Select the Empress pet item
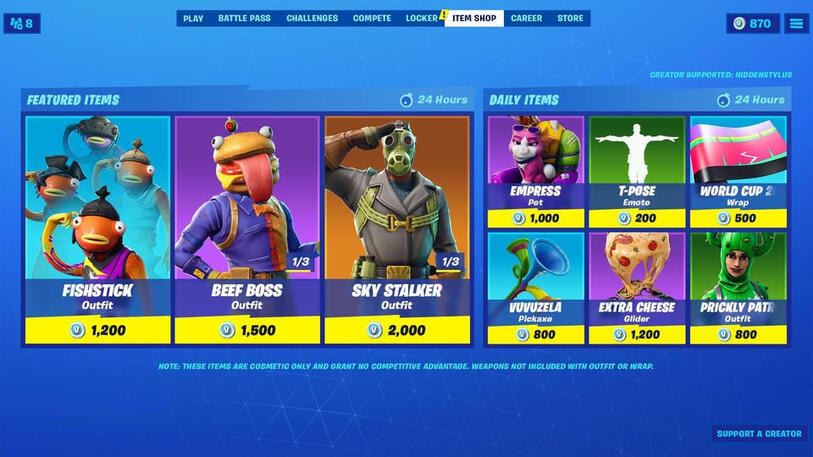This screenshot has width=813, height=457. (535, 172)
